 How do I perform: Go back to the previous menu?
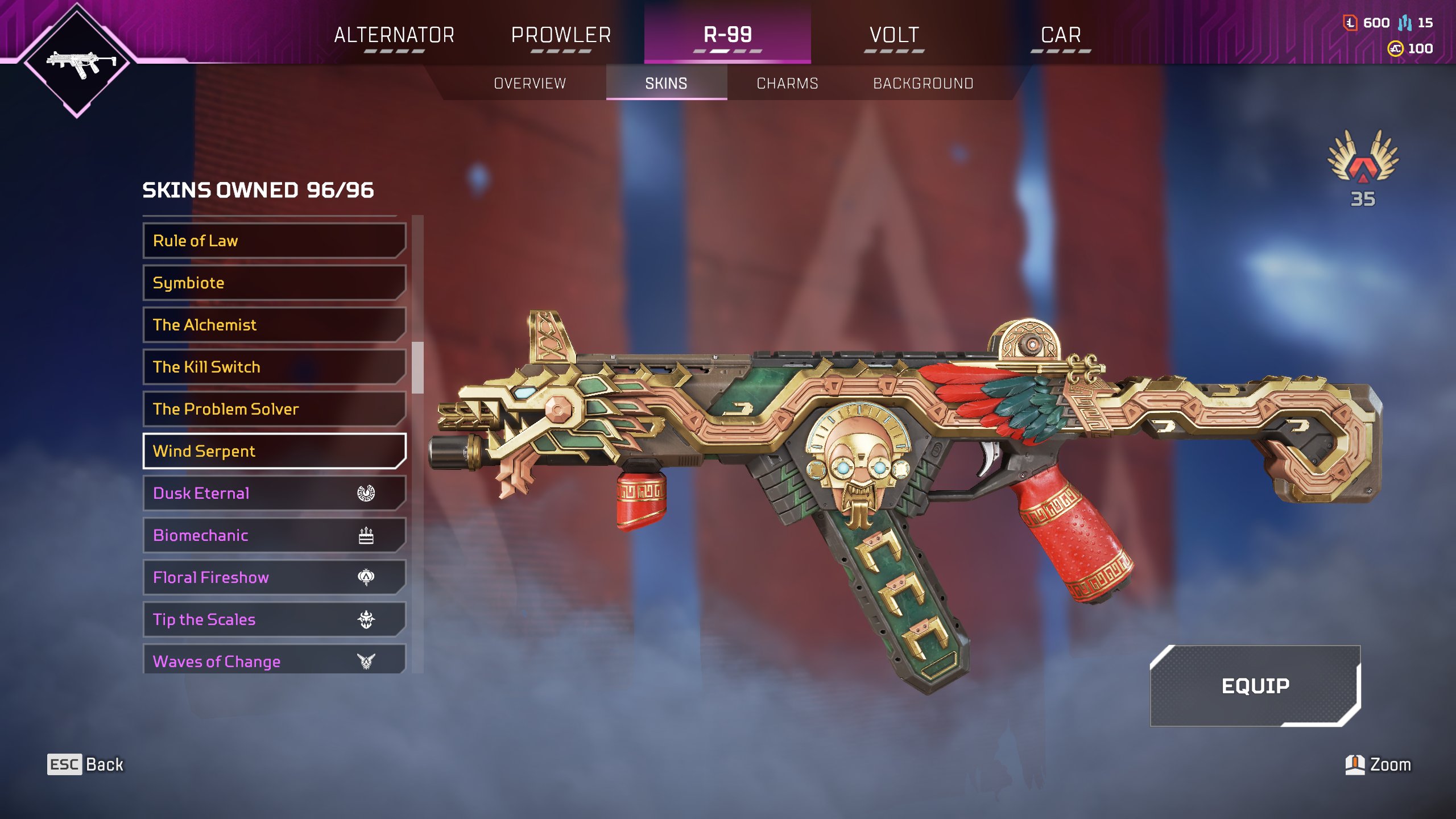85,764
